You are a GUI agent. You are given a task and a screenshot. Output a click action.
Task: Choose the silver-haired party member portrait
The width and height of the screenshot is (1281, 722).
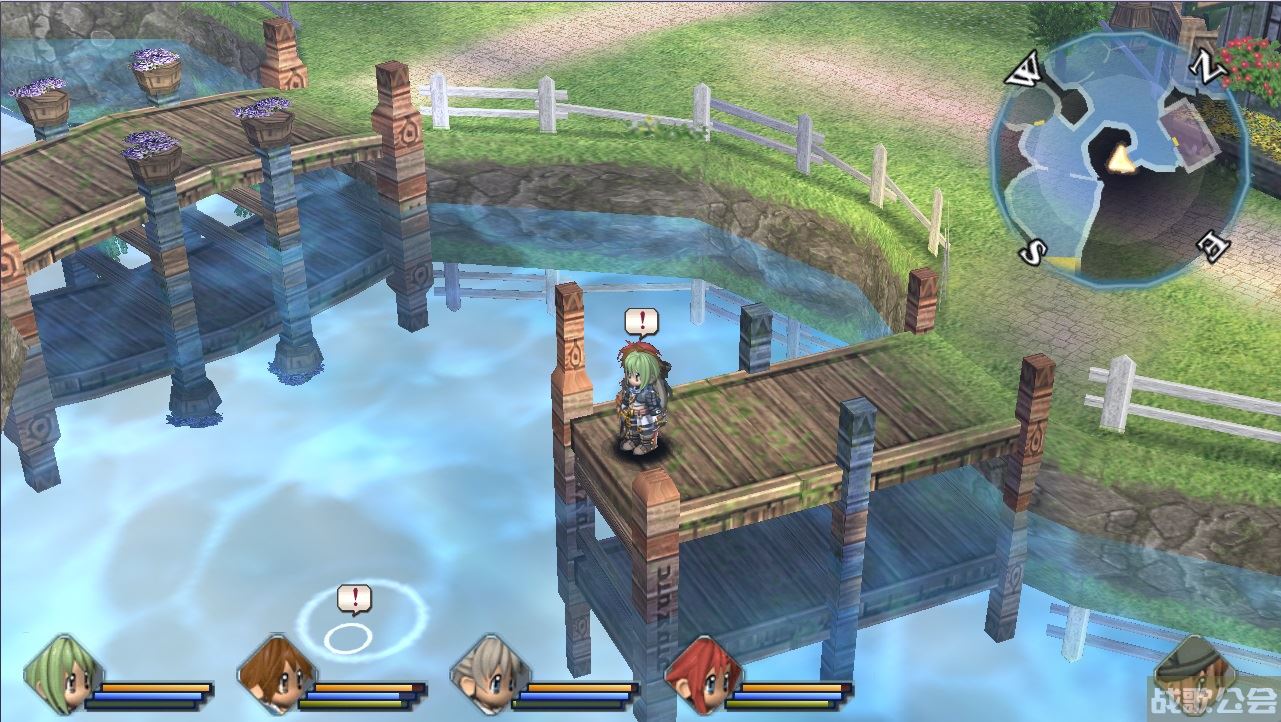point(488,673)
